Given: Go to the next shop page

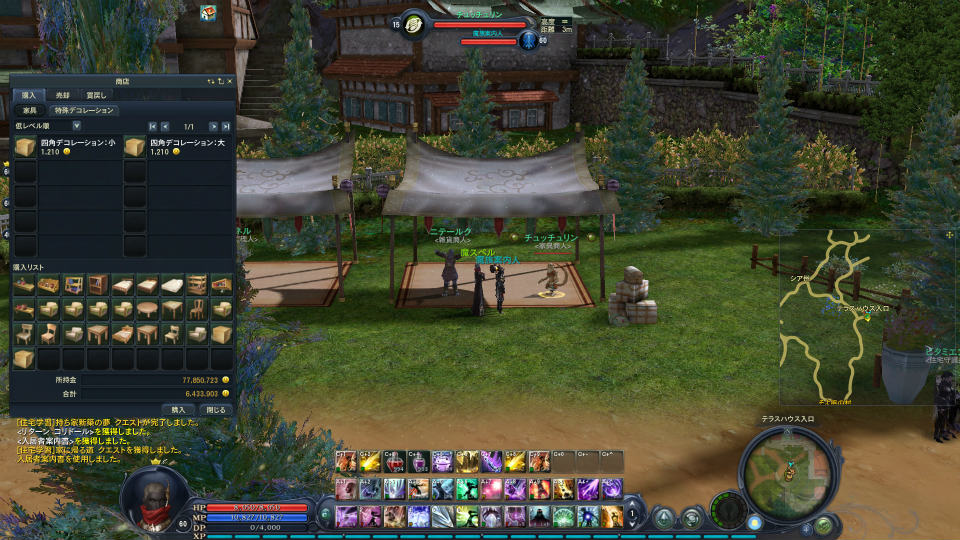Looking at the screenshot, I should (x=213, y=127).
